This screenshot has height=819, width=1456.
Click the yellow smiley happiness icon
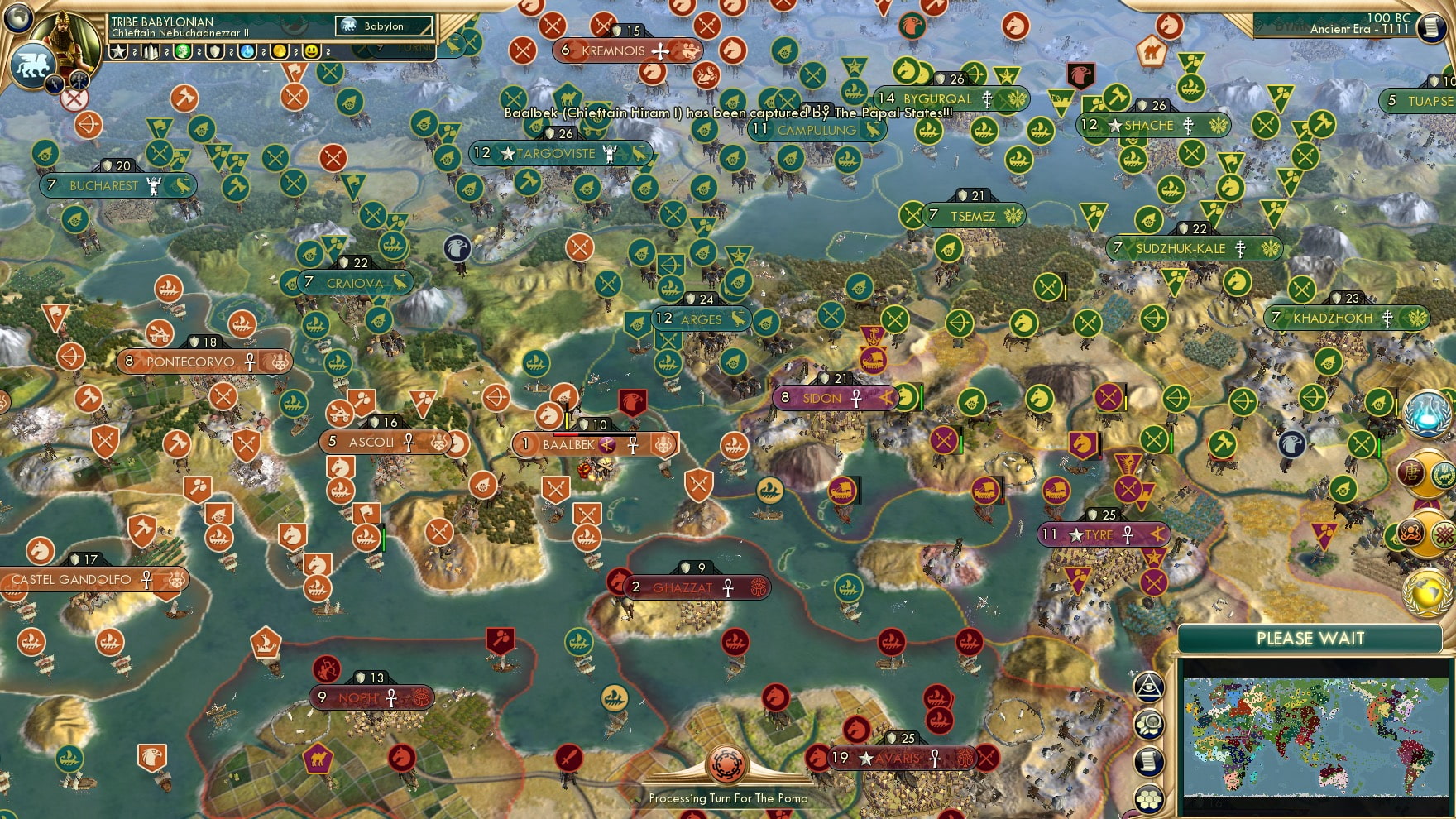pyautogui.click(x=312, y=52)
